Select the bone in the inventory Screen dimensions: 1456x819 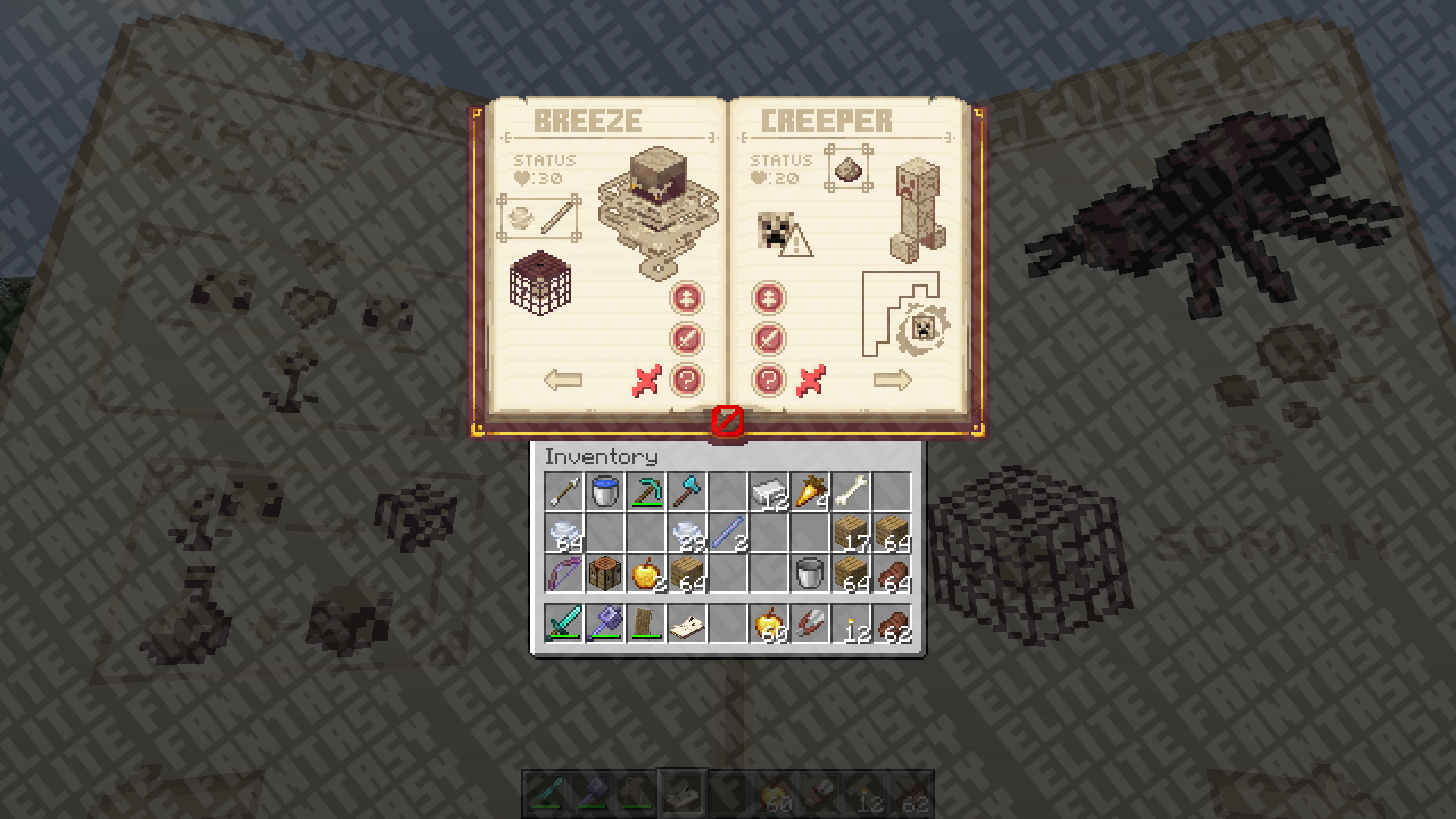851,491
